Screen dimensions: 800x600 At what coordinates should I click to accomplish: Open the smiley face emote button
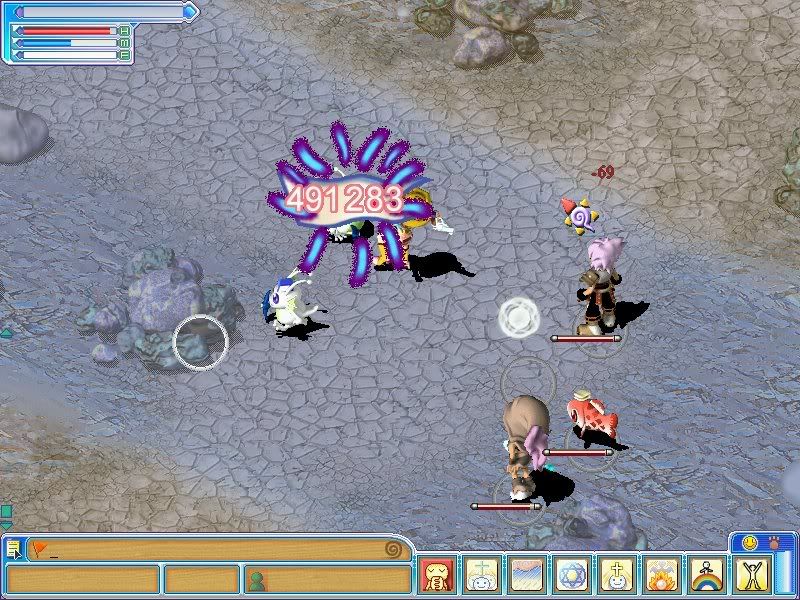[749, 542]
